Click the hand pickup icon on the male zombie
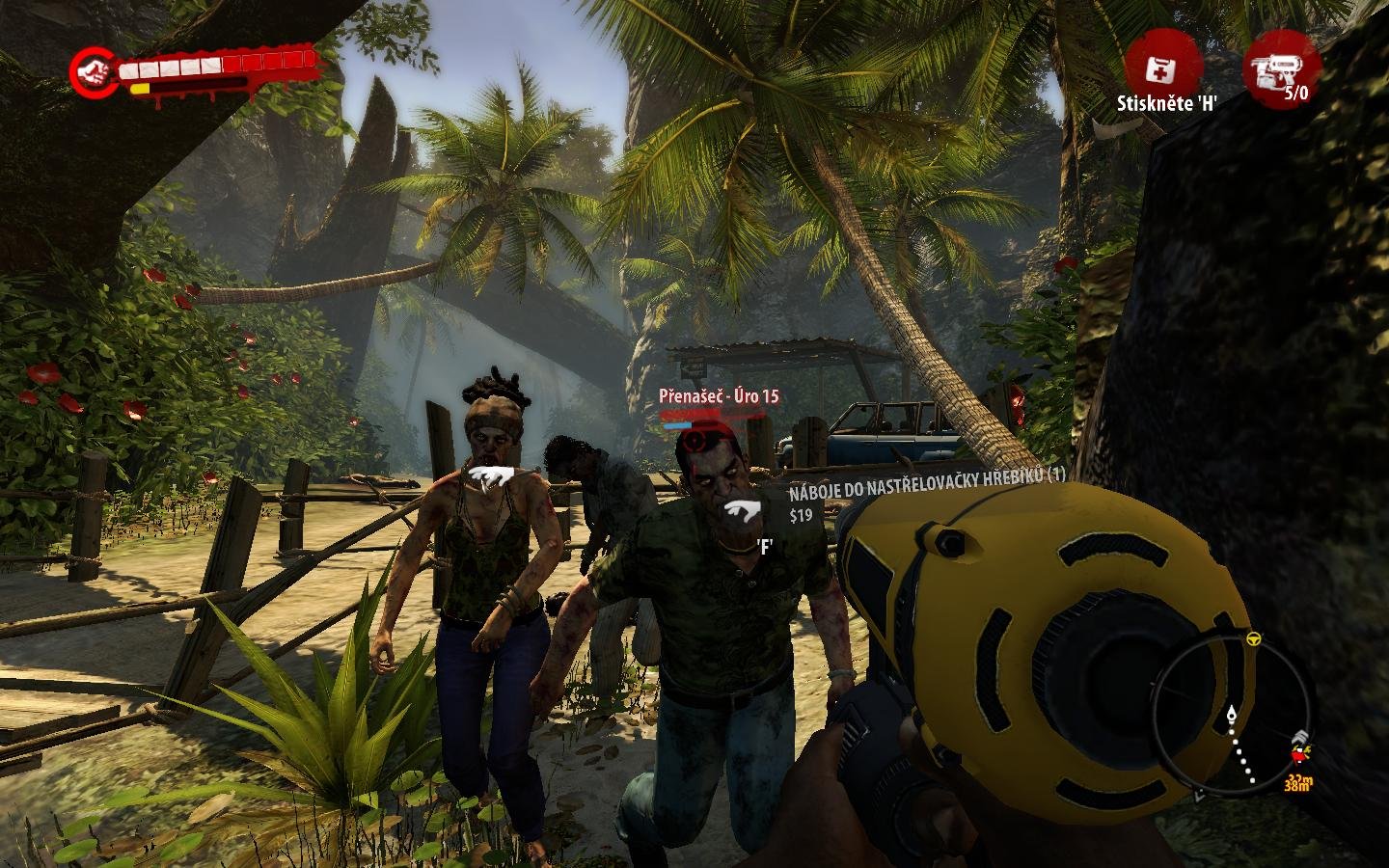The image size is (1389, 868). tap(742, 509)
